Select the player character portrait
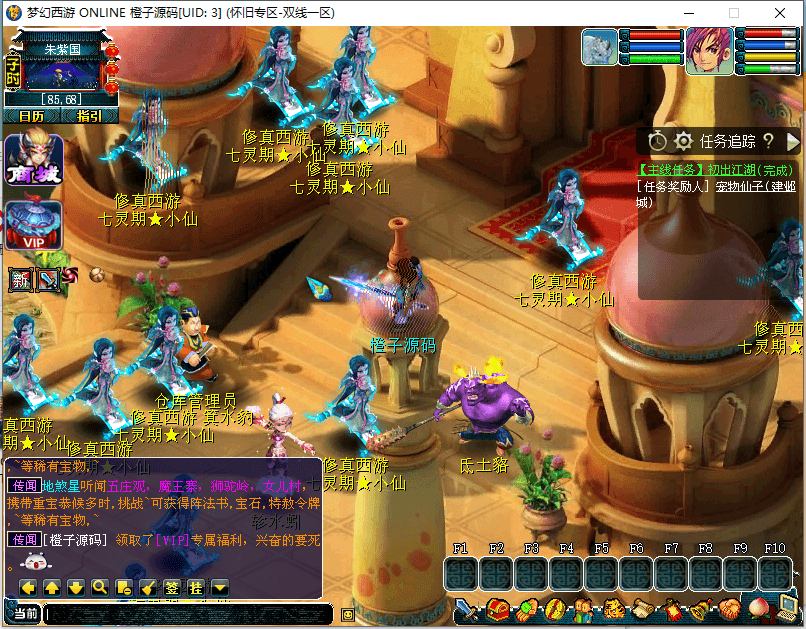The height and width of the screenshot is (629, 806). tap(709, 50)
